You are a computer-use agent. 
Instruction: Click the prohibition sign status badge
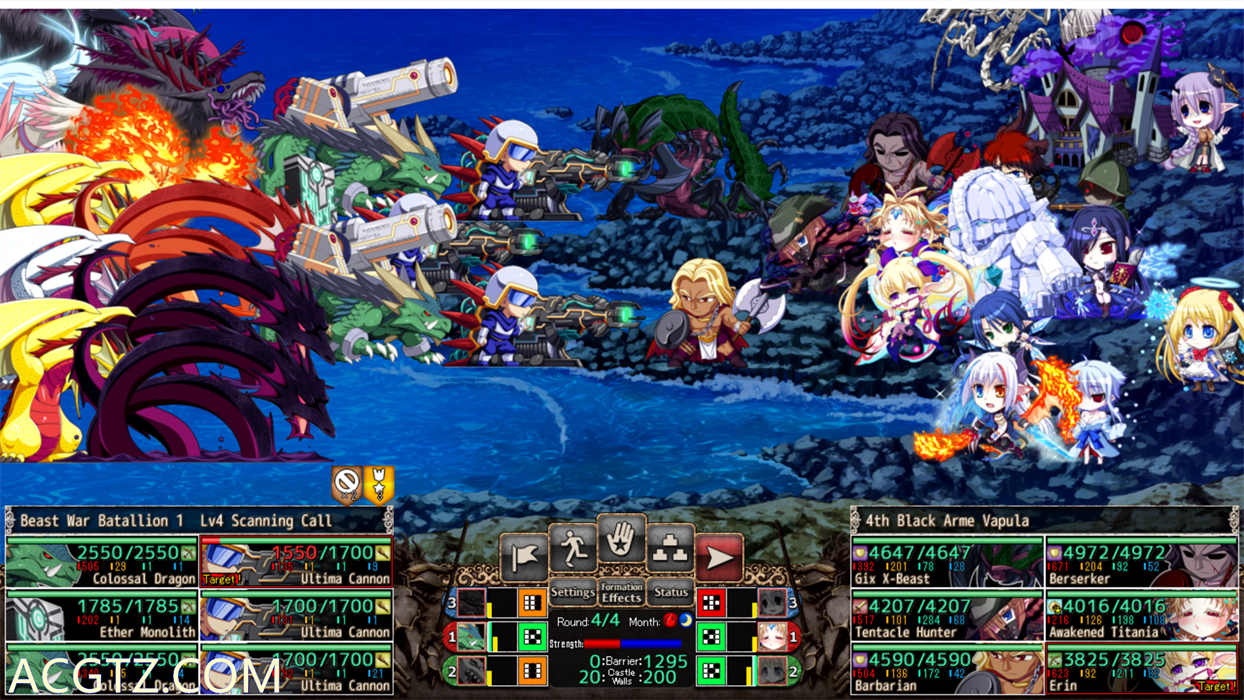tap(346, 484)
